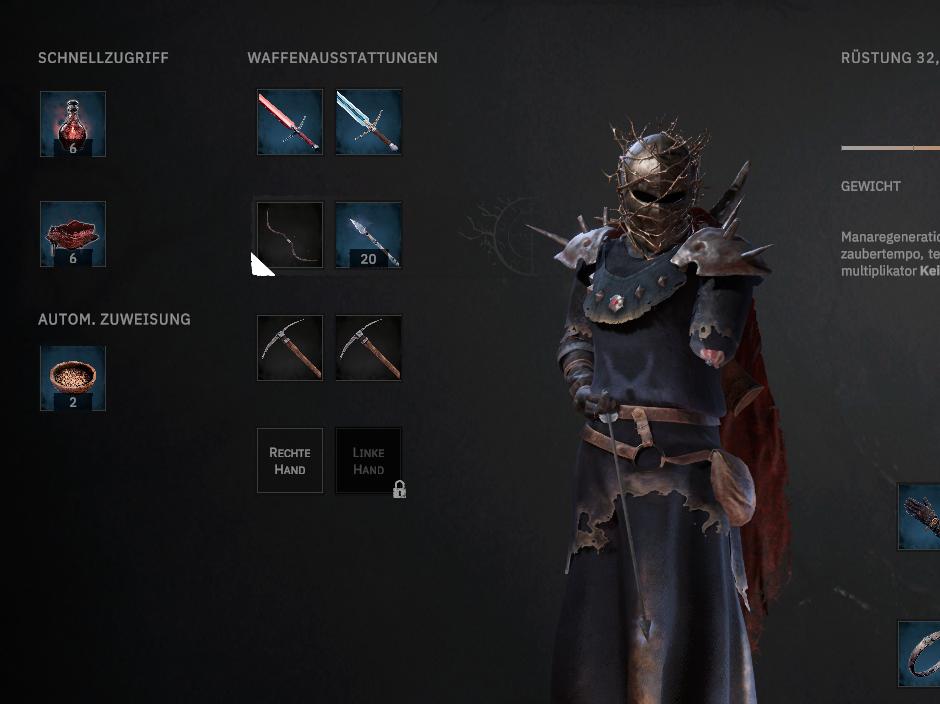940x704 pixels.
Task: Select the red-bladed sword slot
Action: [x=290, y=122]
